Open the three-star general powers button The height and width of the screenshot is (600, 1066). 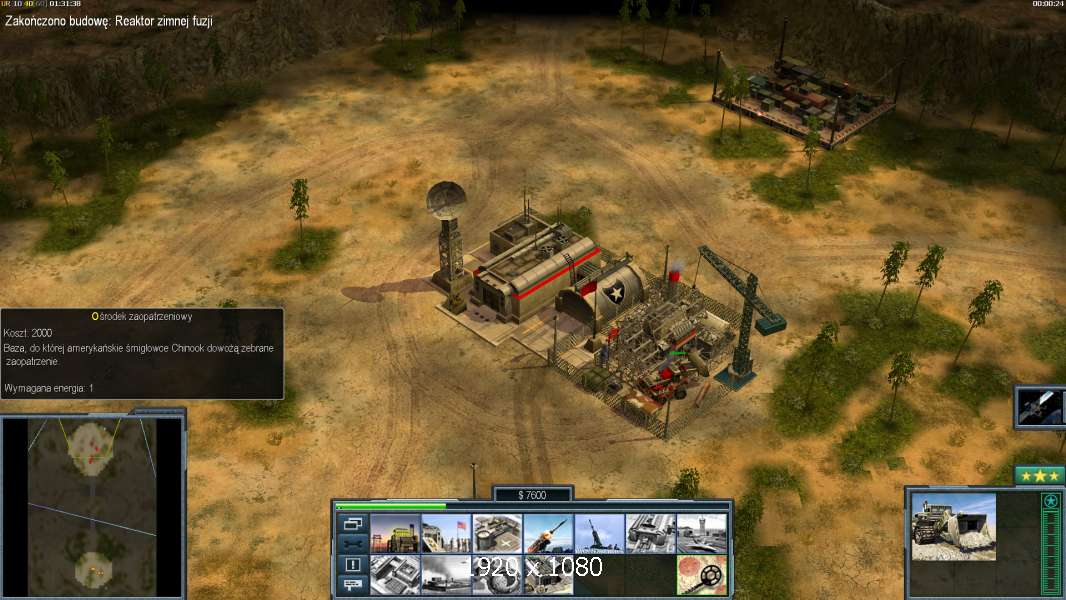[1039, 475]
